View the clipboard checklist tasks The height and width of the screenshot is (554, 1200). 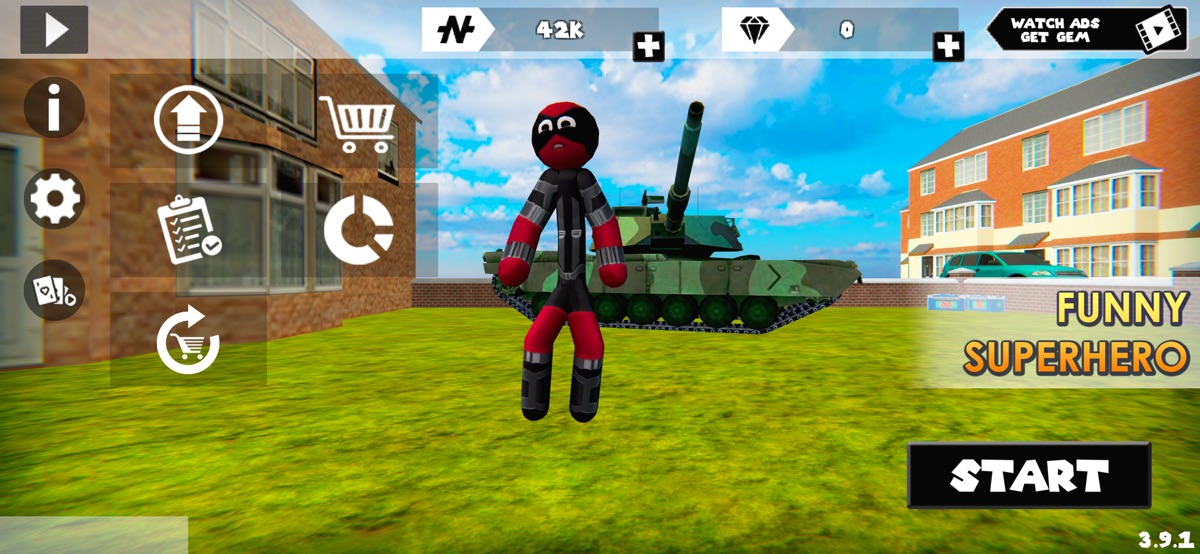pyautogui.click(x=189, y=229)
